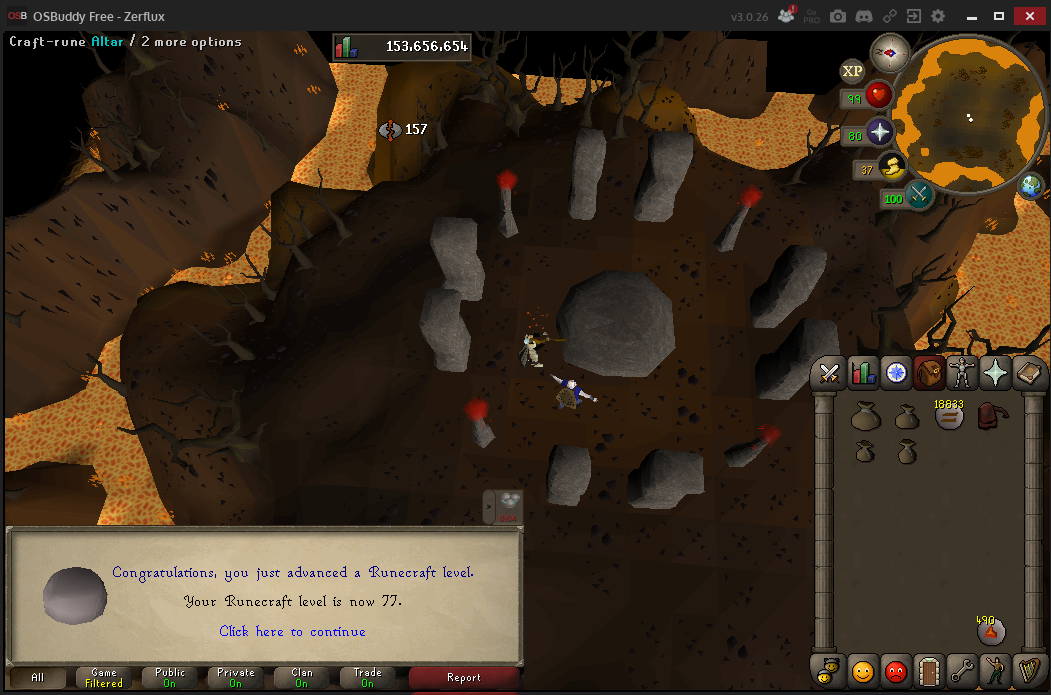Click here to continue the level-up dialogue

292,631
